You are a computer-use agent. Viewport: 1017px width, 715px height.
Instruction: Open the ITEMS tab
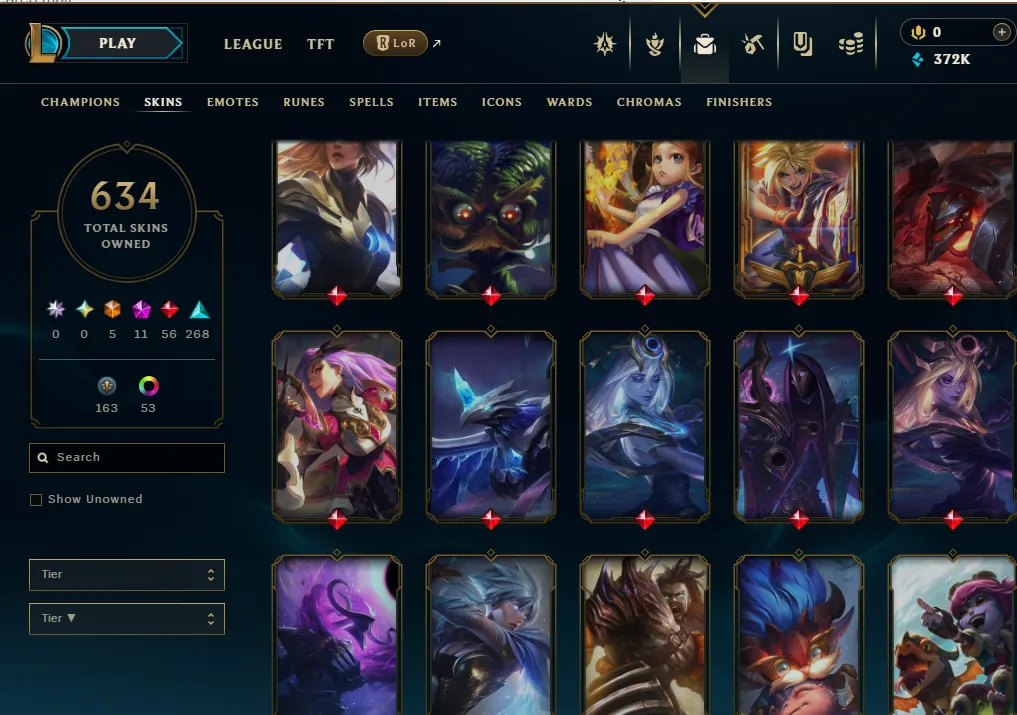tap(437, 102)
